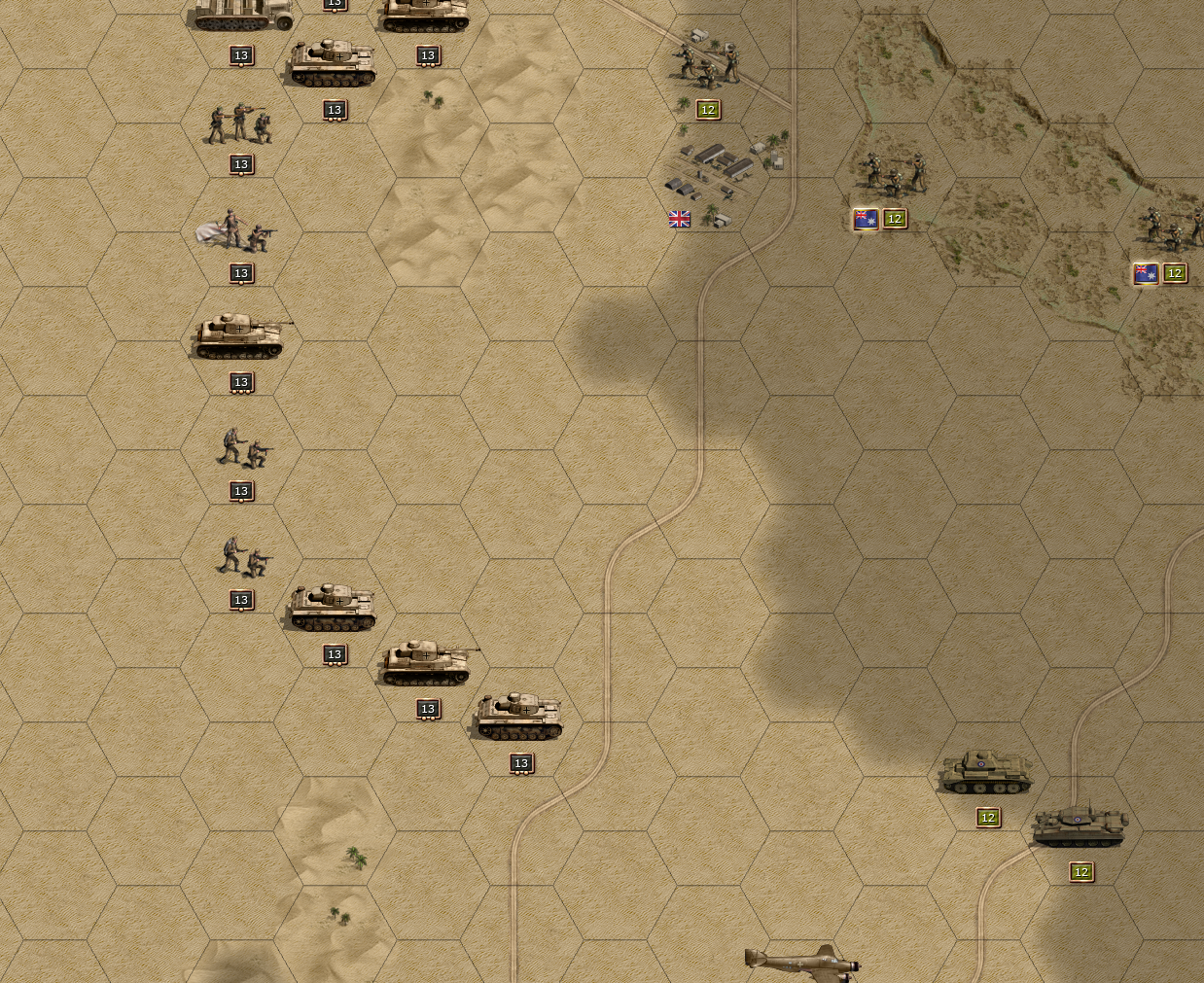Pick the German infantry unit carrying white cloth

tap(236, 233)
